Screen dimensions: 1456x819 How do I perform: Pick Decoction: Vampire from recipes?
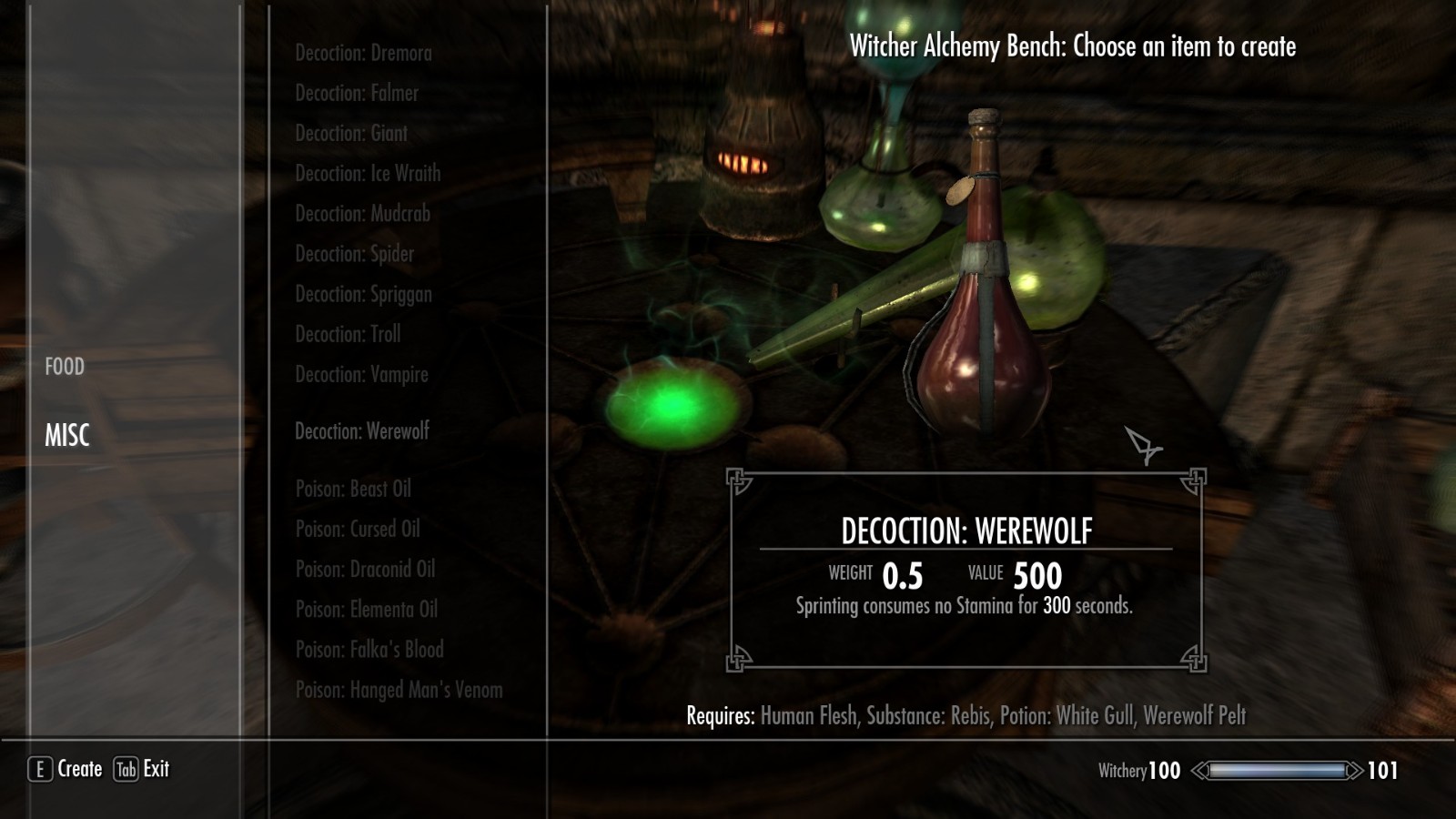[361, 374]
